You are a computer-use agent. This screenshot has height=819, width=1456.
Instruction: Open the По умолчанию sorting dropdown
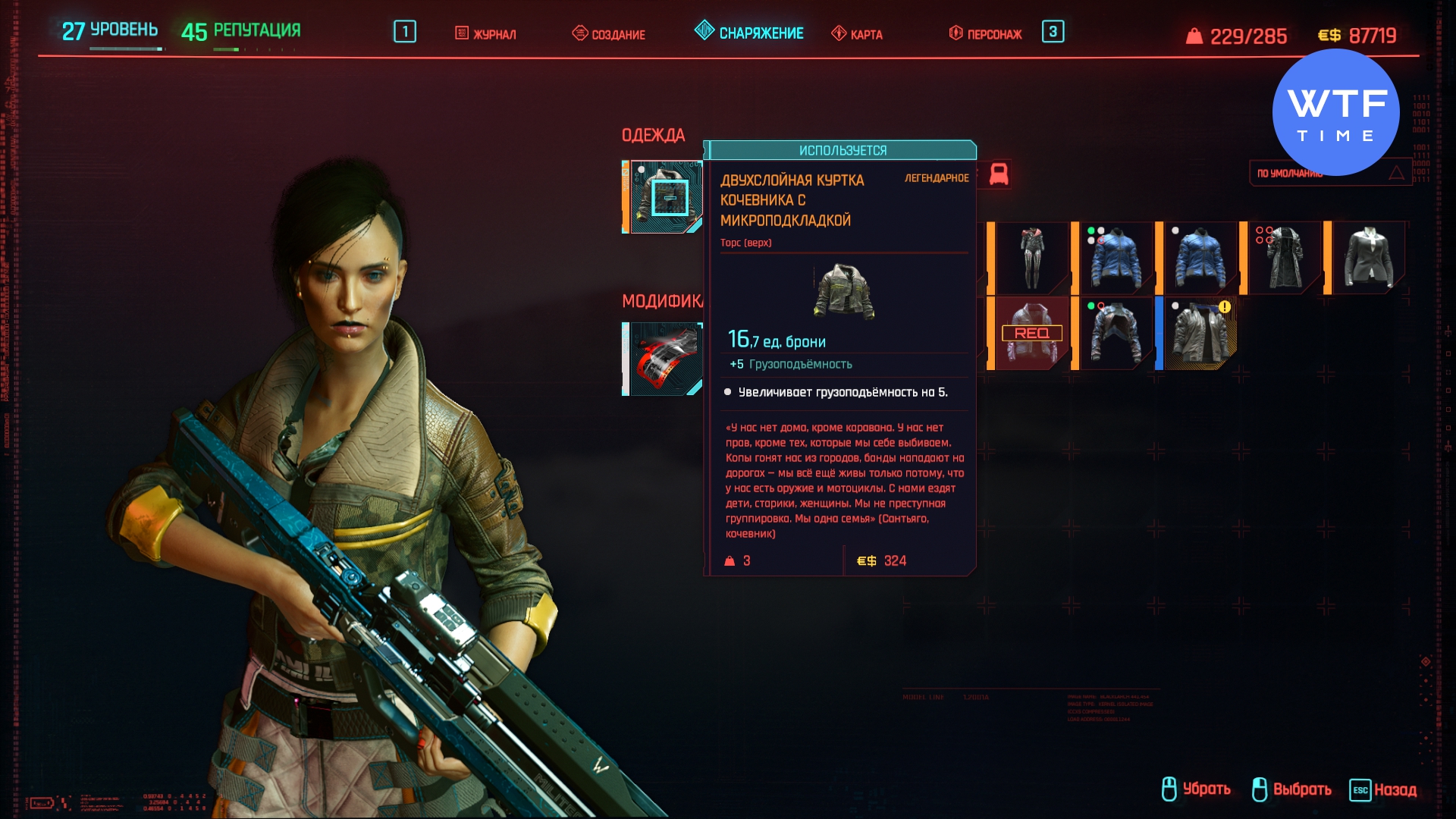point(1329,174)
